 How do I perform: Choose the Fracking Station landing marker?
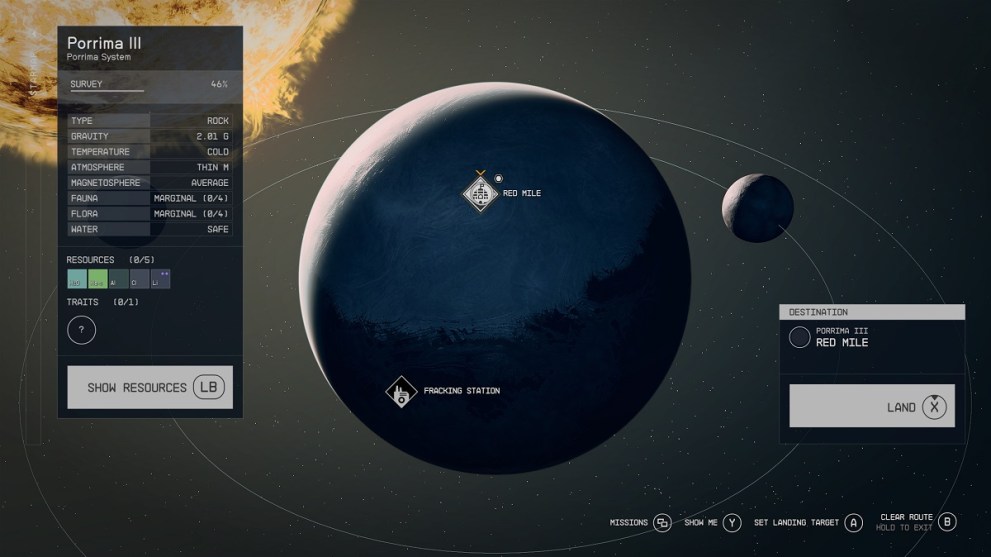click(401, 391)
